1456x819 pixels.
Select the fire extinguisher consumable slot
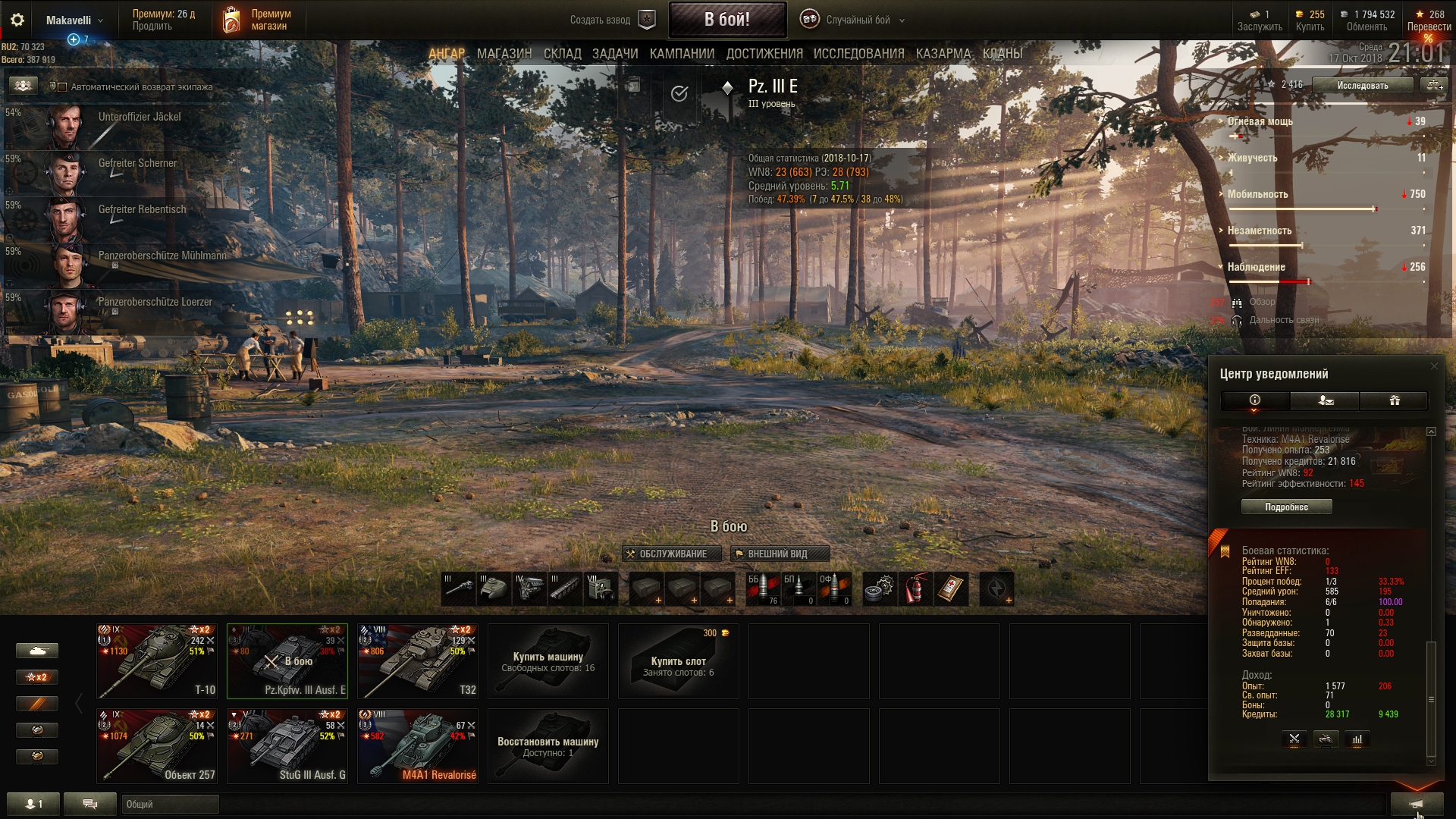point(915,589)
